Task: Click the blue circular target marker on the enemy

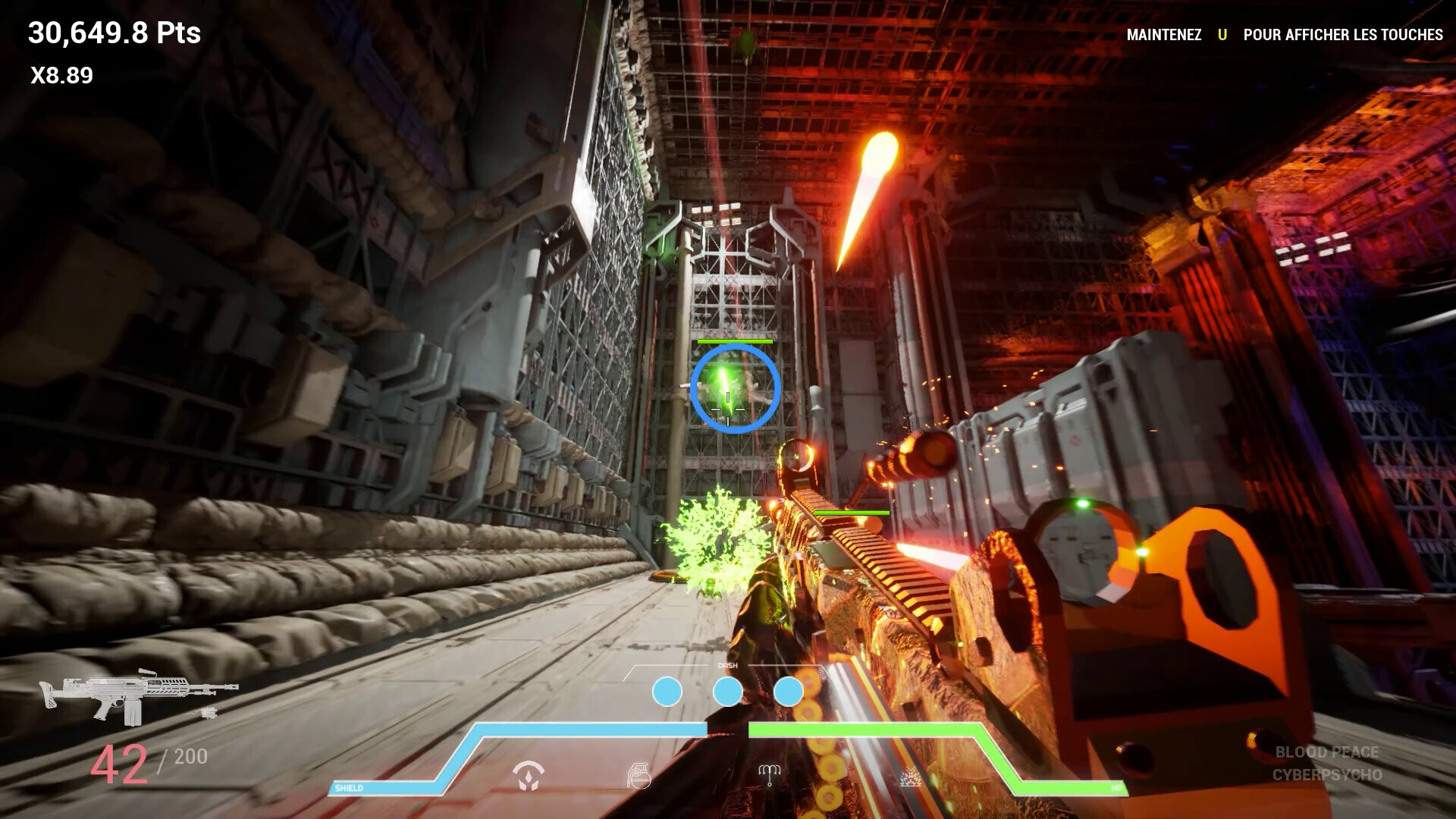Action: 734,391
